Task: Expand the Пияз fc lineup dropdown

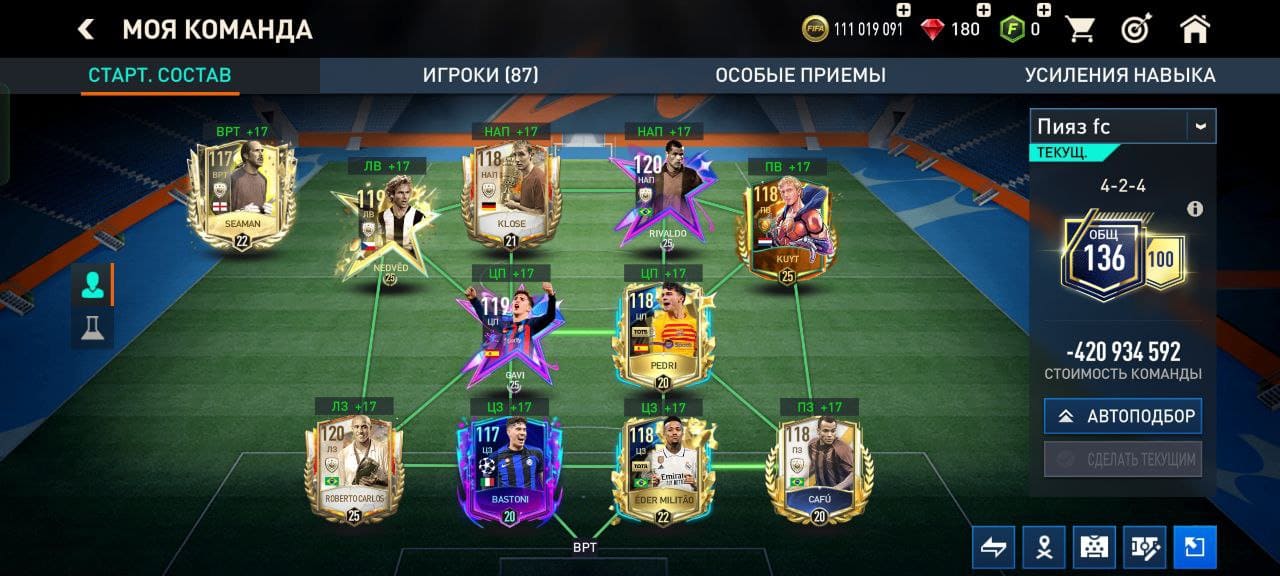Action: click(x=1200, y=126)
